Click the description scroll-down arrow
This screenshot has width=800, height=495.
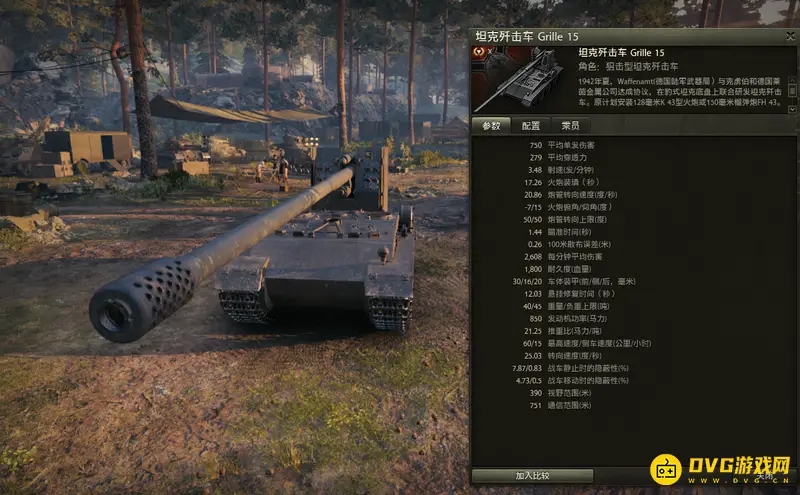click(793, 107)
